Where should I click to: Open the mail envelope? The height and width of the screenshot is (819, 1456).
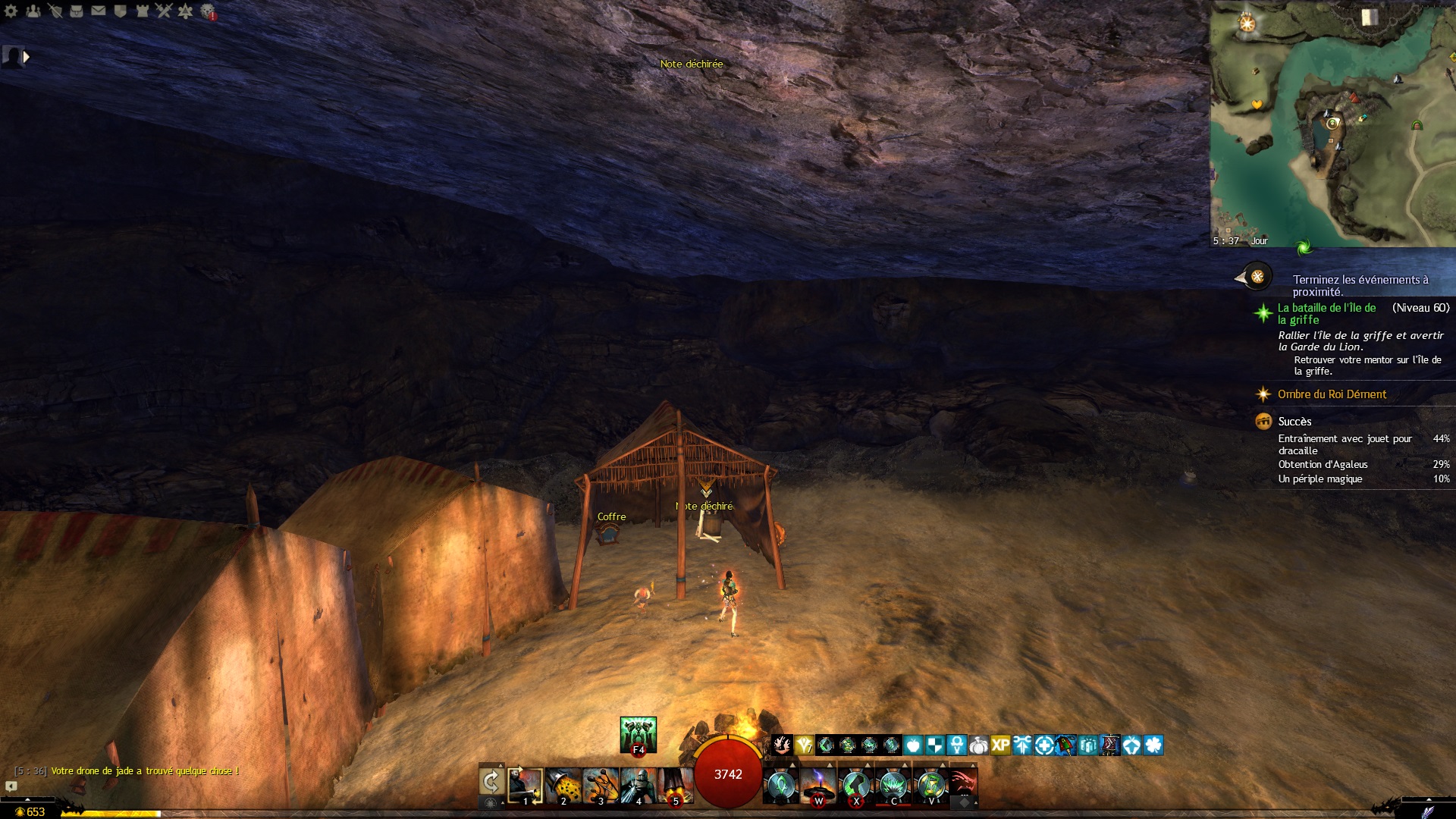click(99, 11)
